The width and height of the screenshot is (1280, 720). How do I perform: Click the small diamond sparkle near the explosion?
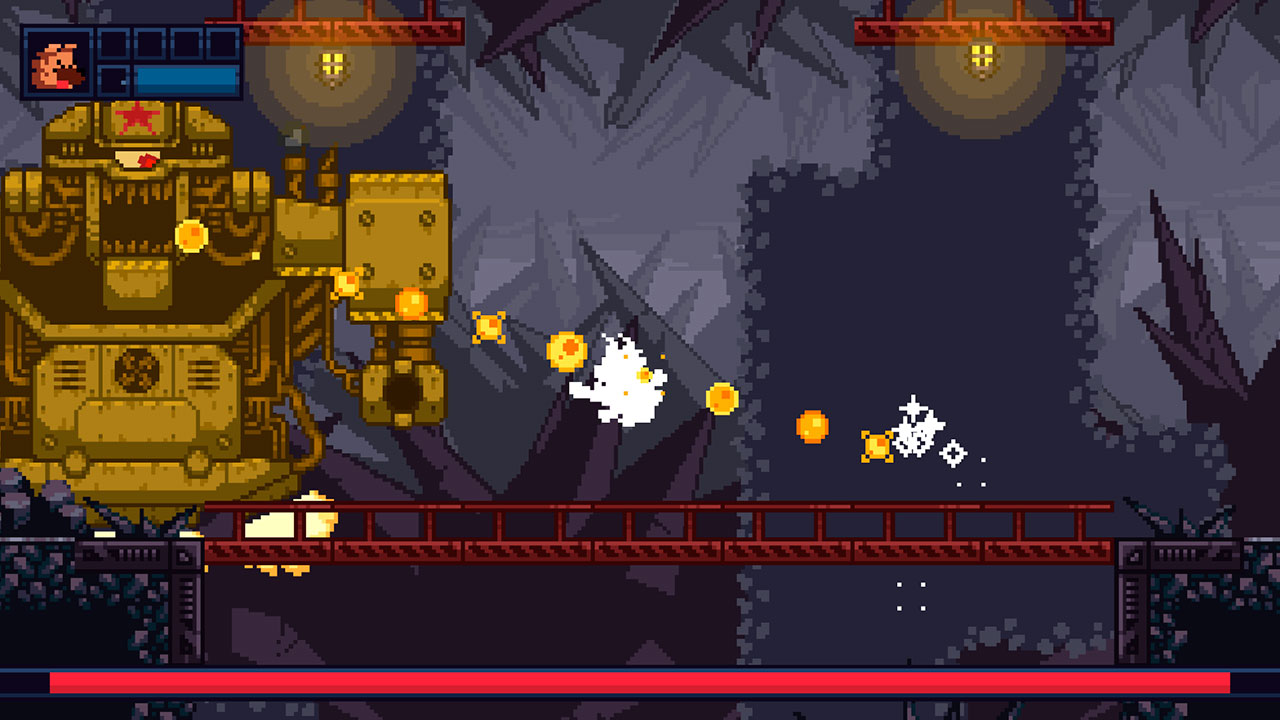(953, 453)
